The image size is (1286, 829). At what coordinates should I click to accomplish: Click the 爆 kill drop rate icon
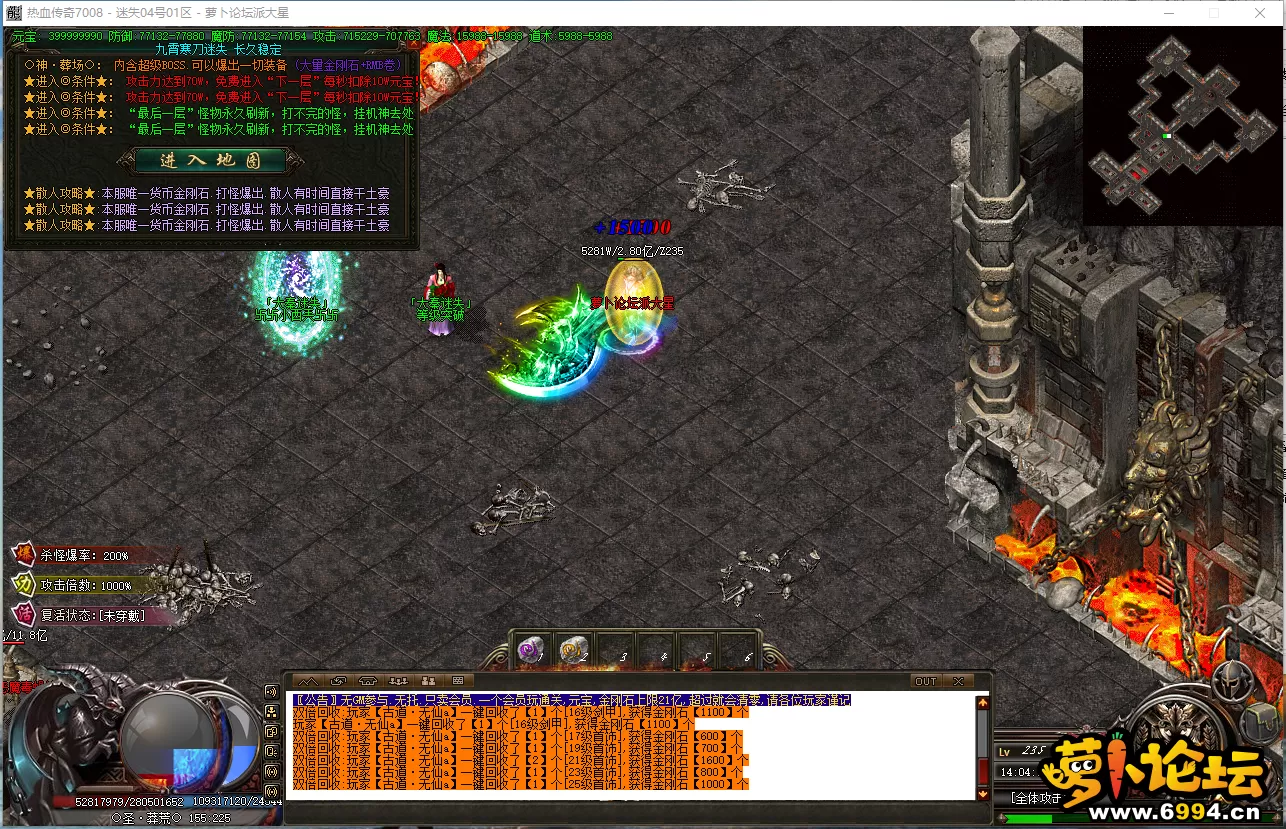23,555
